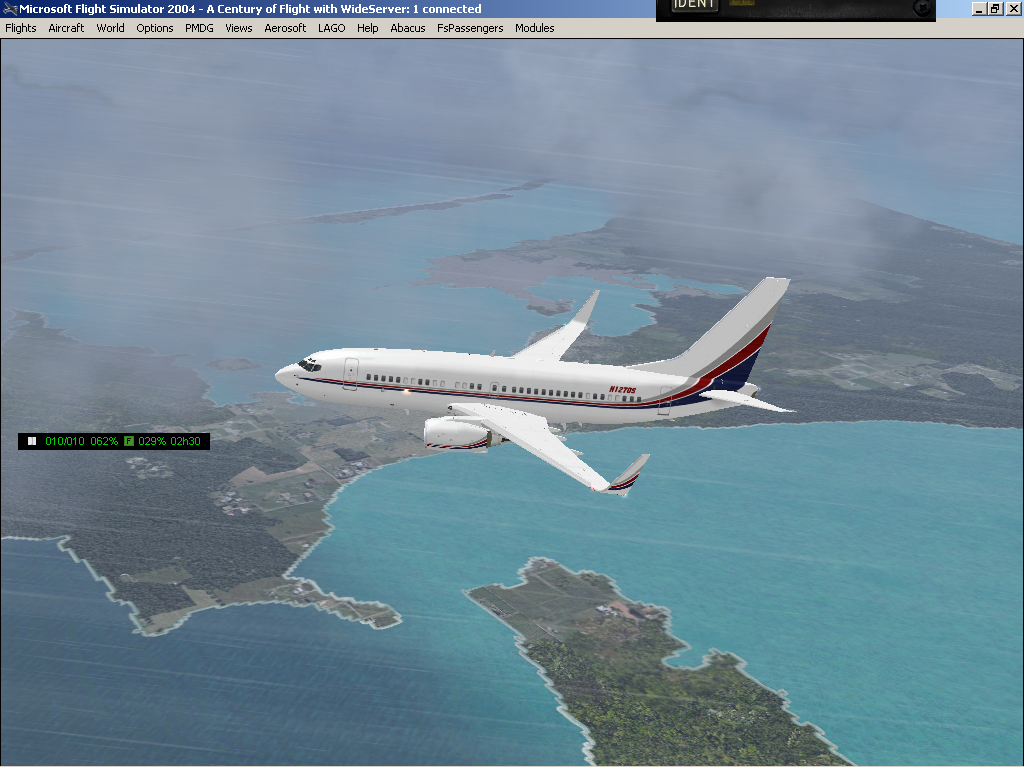Open the Options menu
Viewport: 1024px width, 768px height.
click(x=155, y=28)
